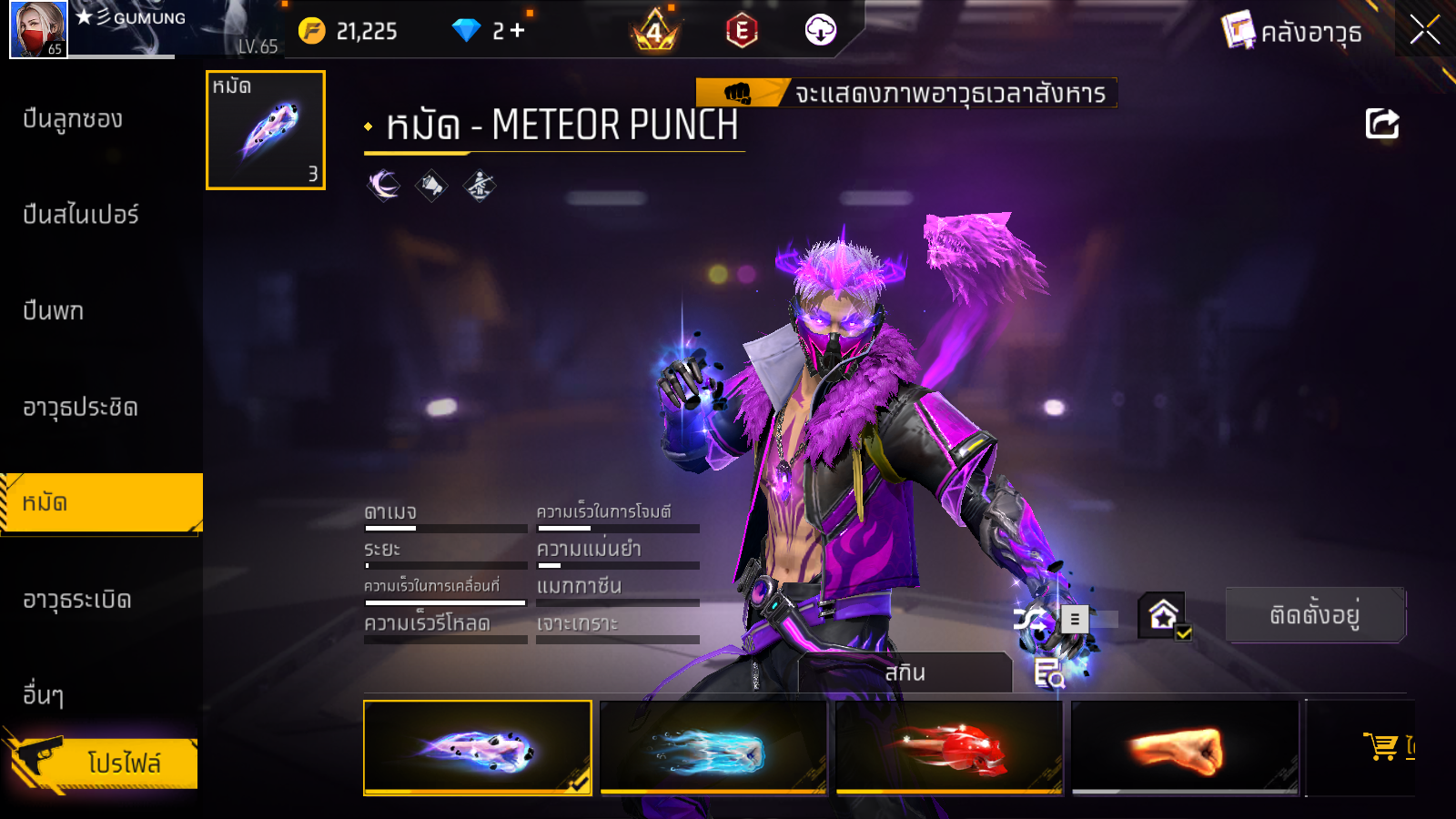Close the weapon vault screen

[1424, 30]
